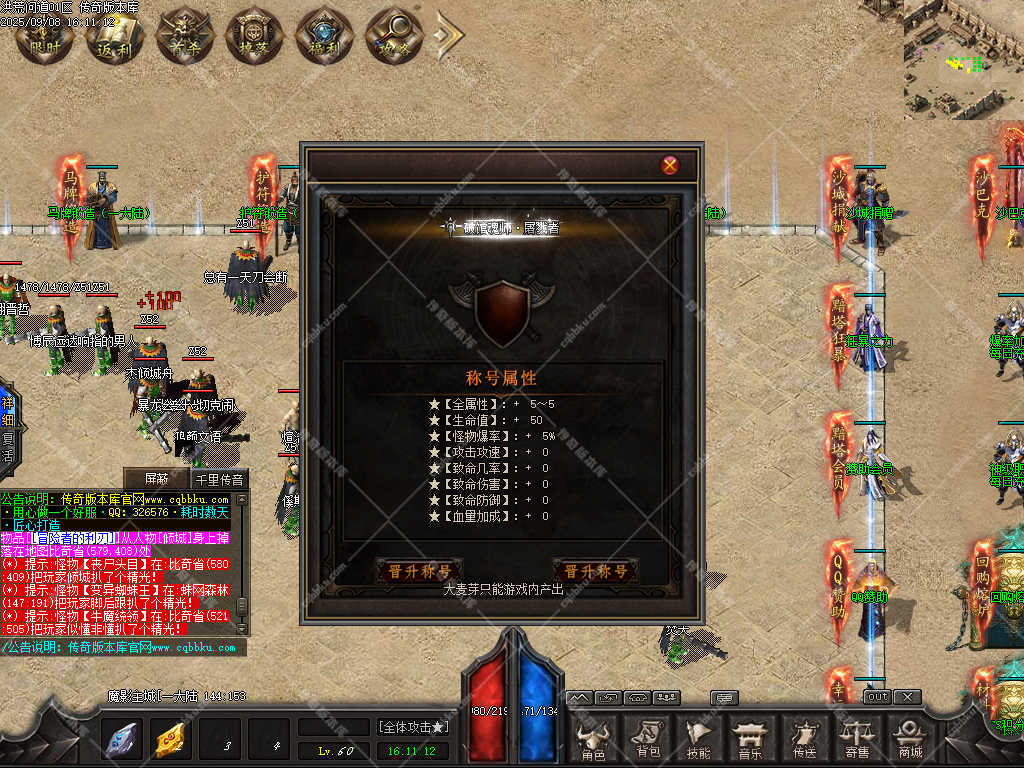Open the 角色 character sheet
Viewport: 1024px width, 768px height.
(593, 739)
